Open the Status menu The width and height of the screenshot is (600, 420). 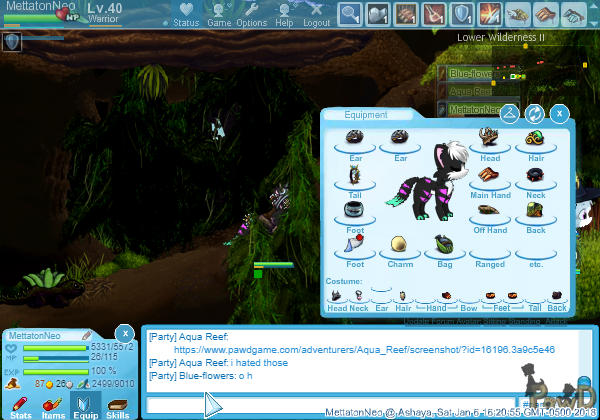point(185,14)
